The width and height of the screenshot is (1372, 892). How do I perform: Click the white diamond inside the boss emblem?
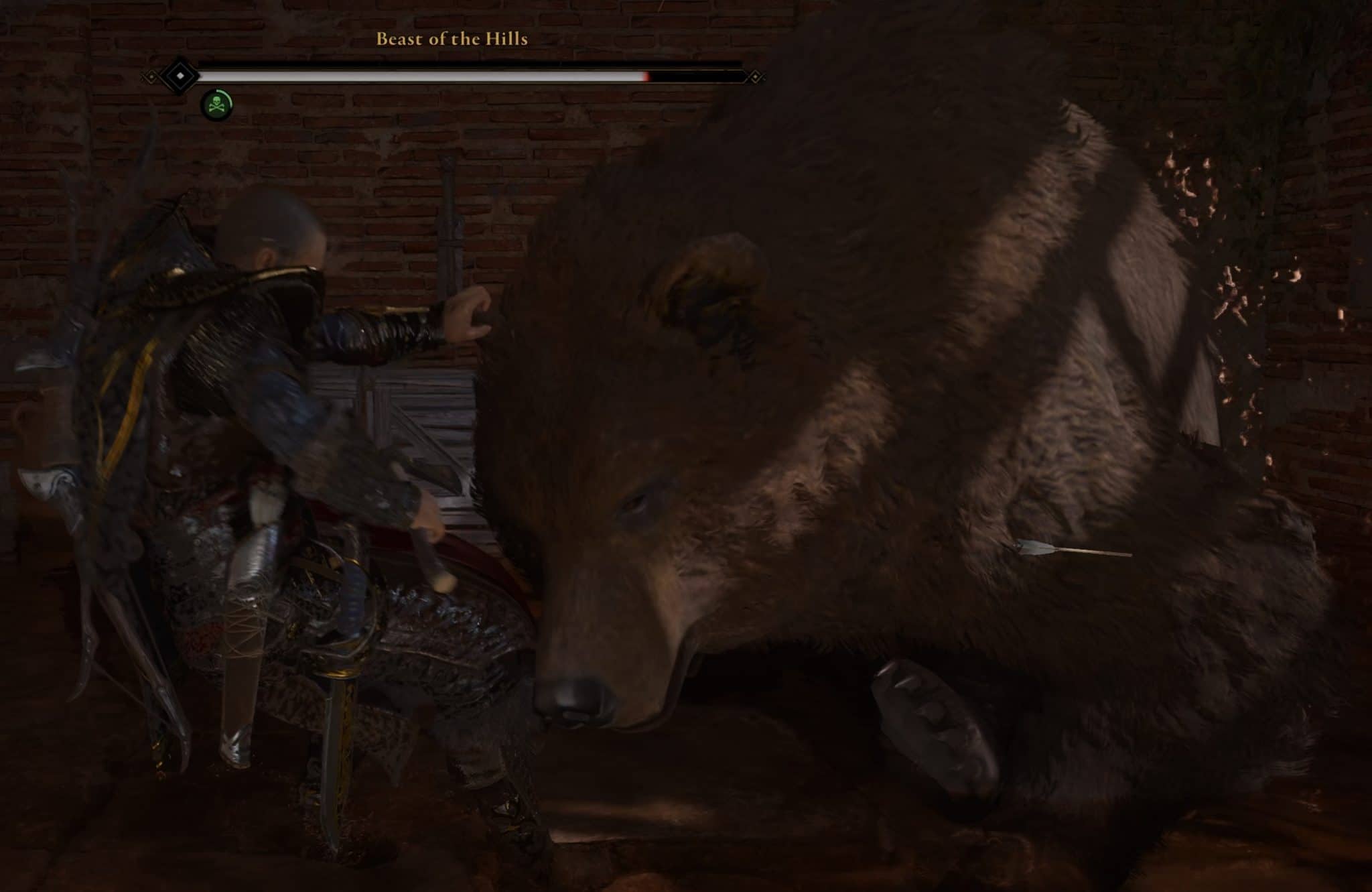[x=180, y=75]
